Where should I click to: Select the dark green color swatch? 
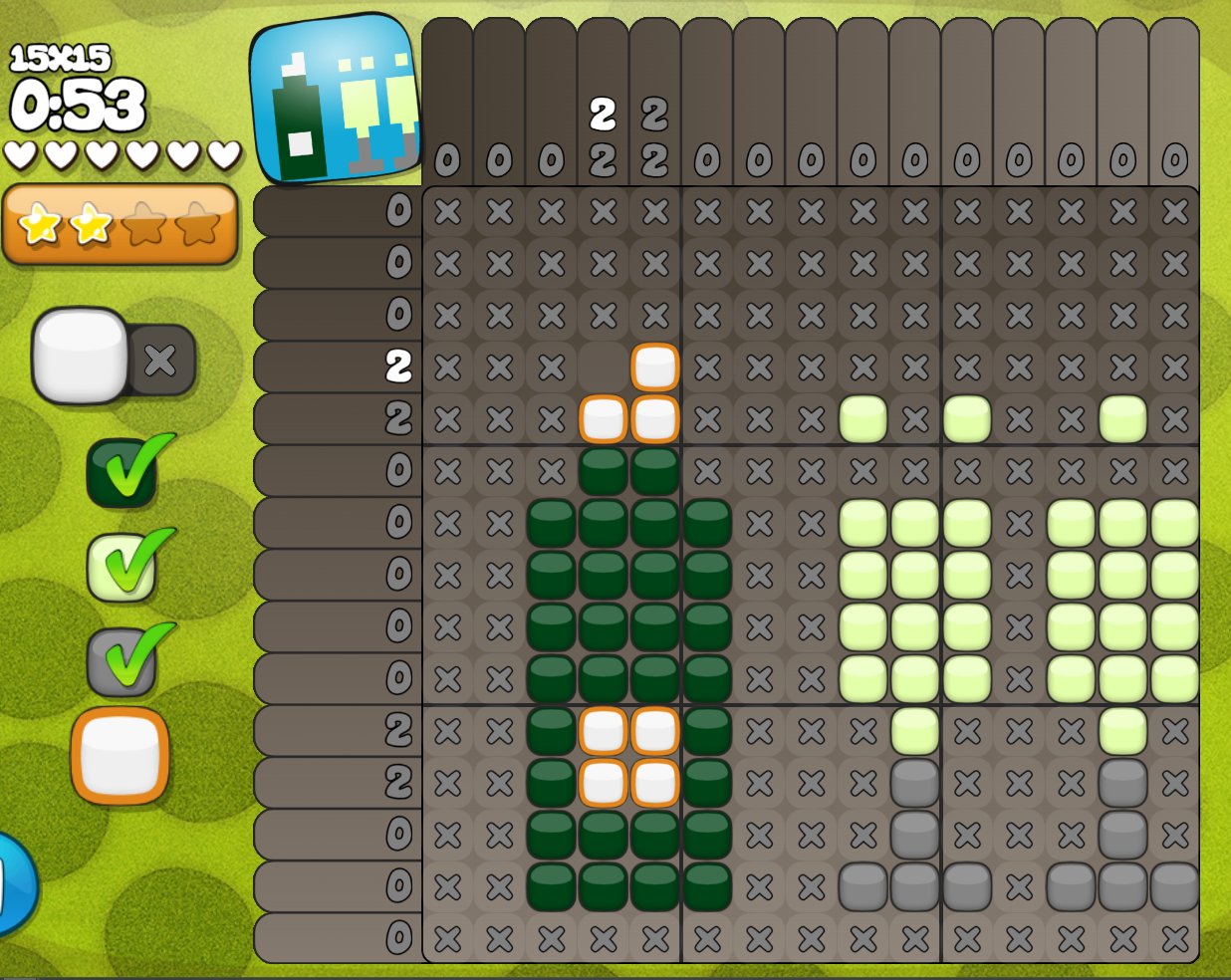point(123,471)
